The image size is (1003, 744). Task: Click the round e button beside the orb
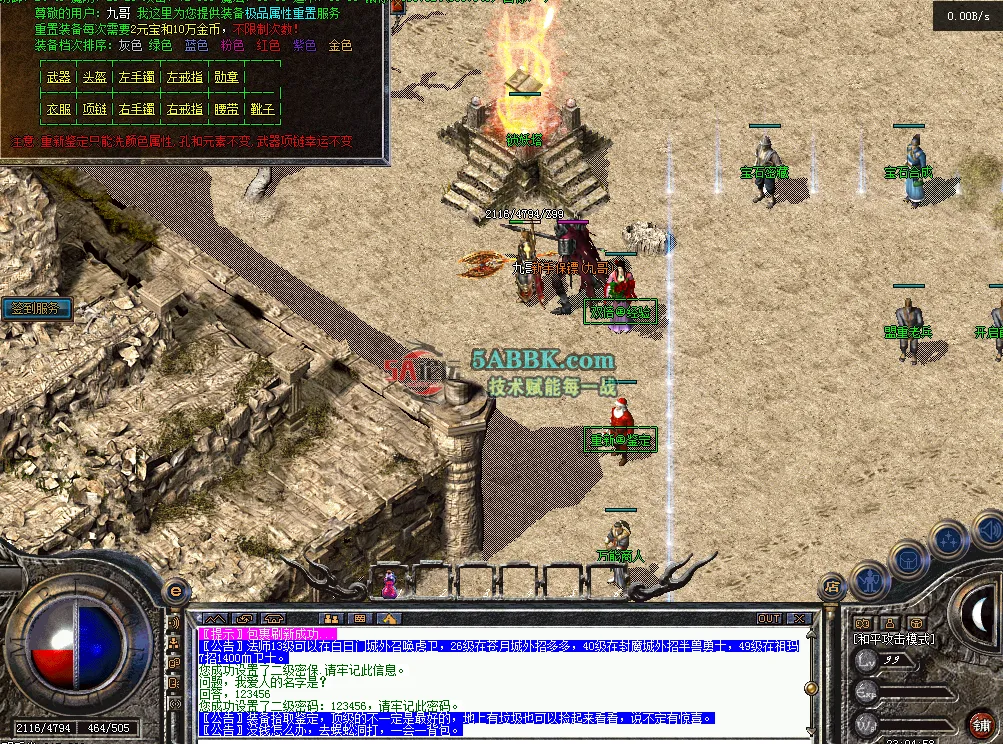click(x=176, y=591)
